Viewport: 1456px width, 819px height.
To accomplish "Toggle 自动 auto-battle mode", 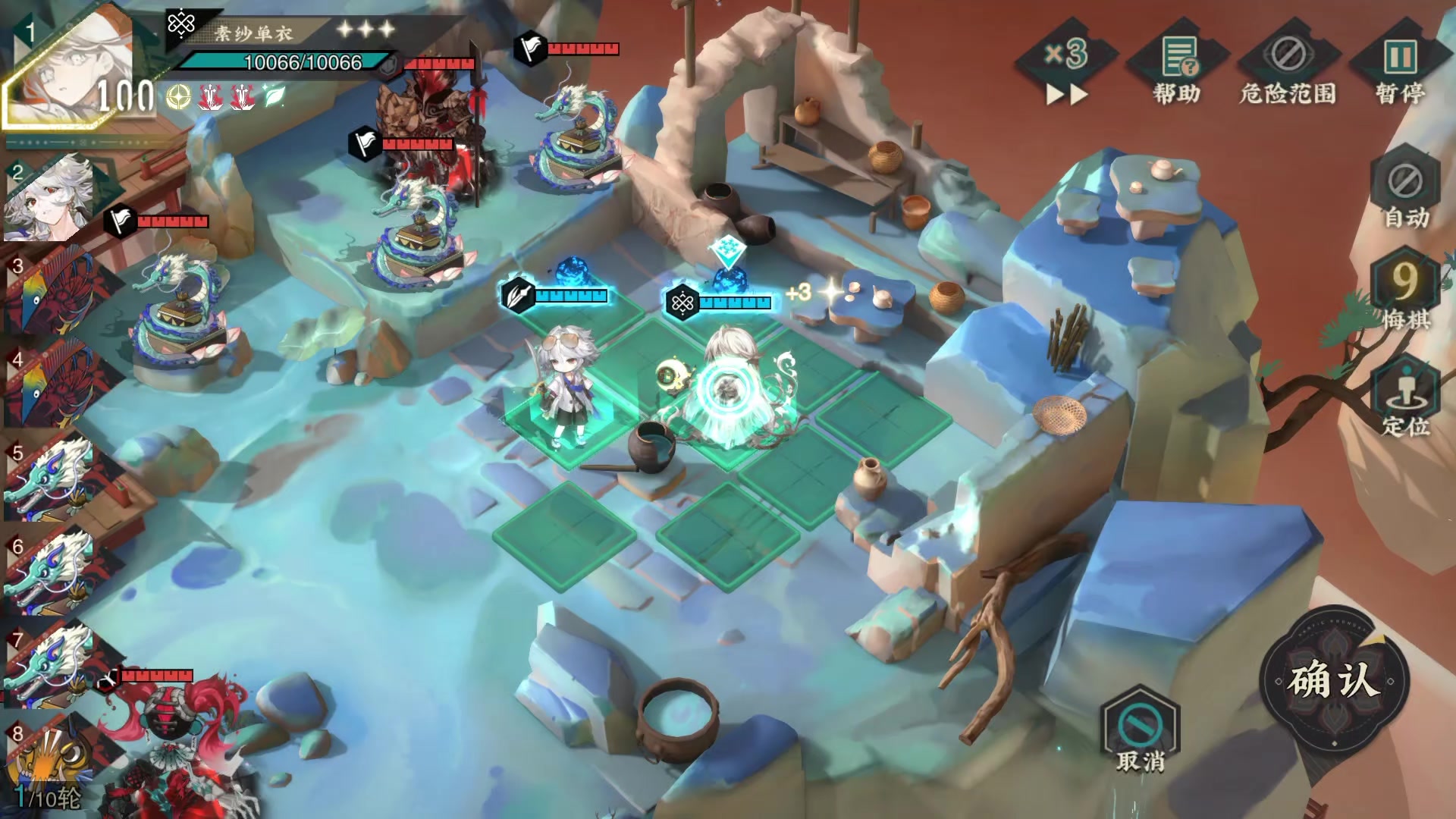I will coord(1405,193).
